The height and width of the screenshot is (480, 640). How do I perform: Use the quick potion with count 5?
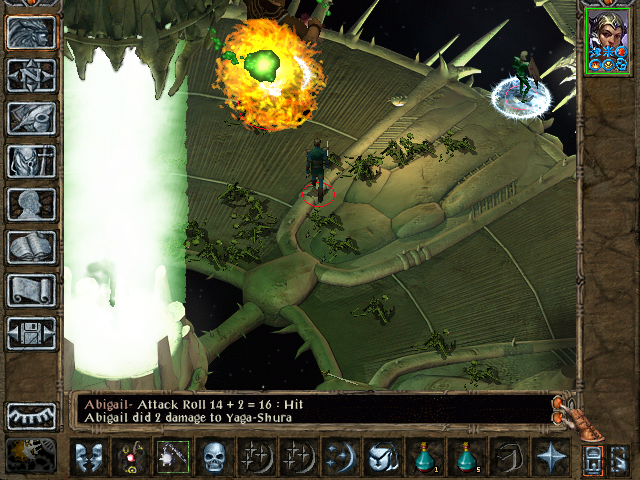pos(466,457)
